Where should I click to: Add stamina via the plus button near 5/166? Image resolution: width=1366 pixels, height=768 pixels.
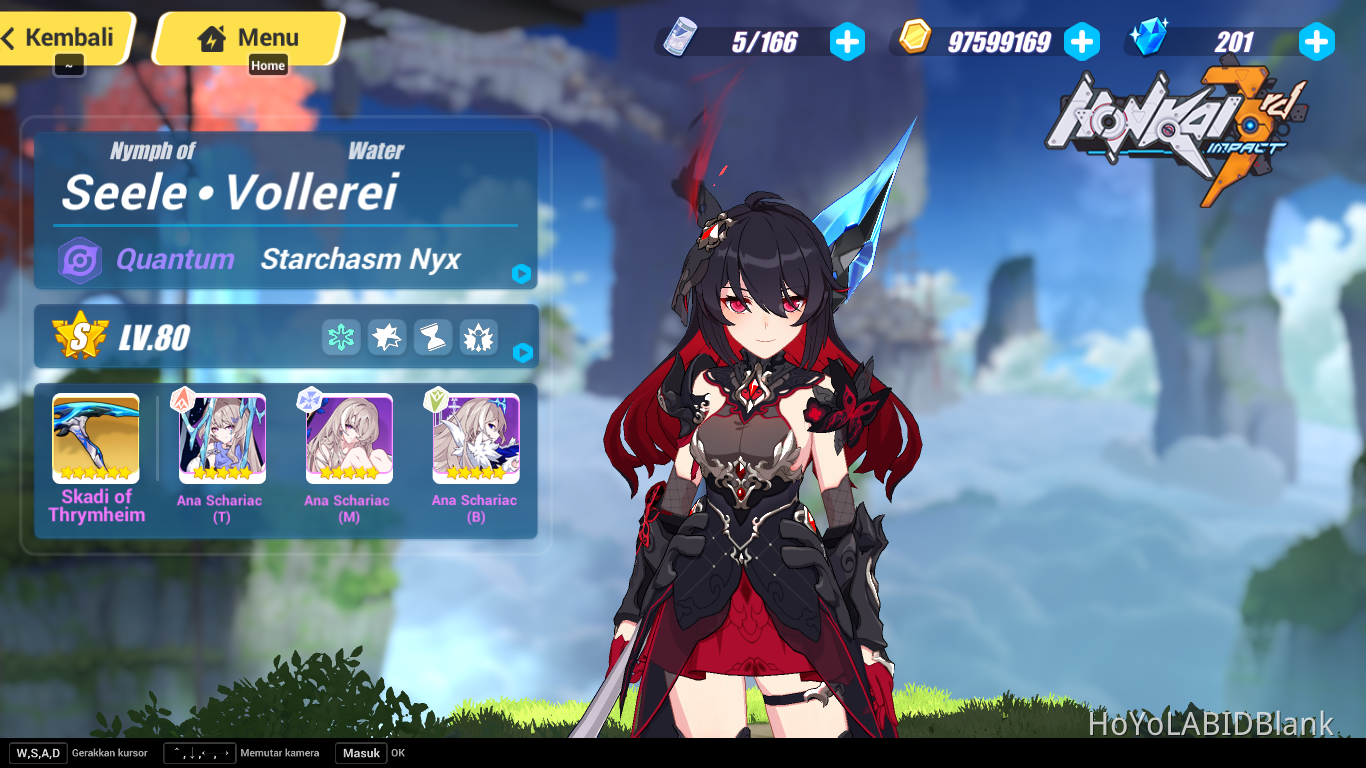pyautogui.click(x=847, y=41)
